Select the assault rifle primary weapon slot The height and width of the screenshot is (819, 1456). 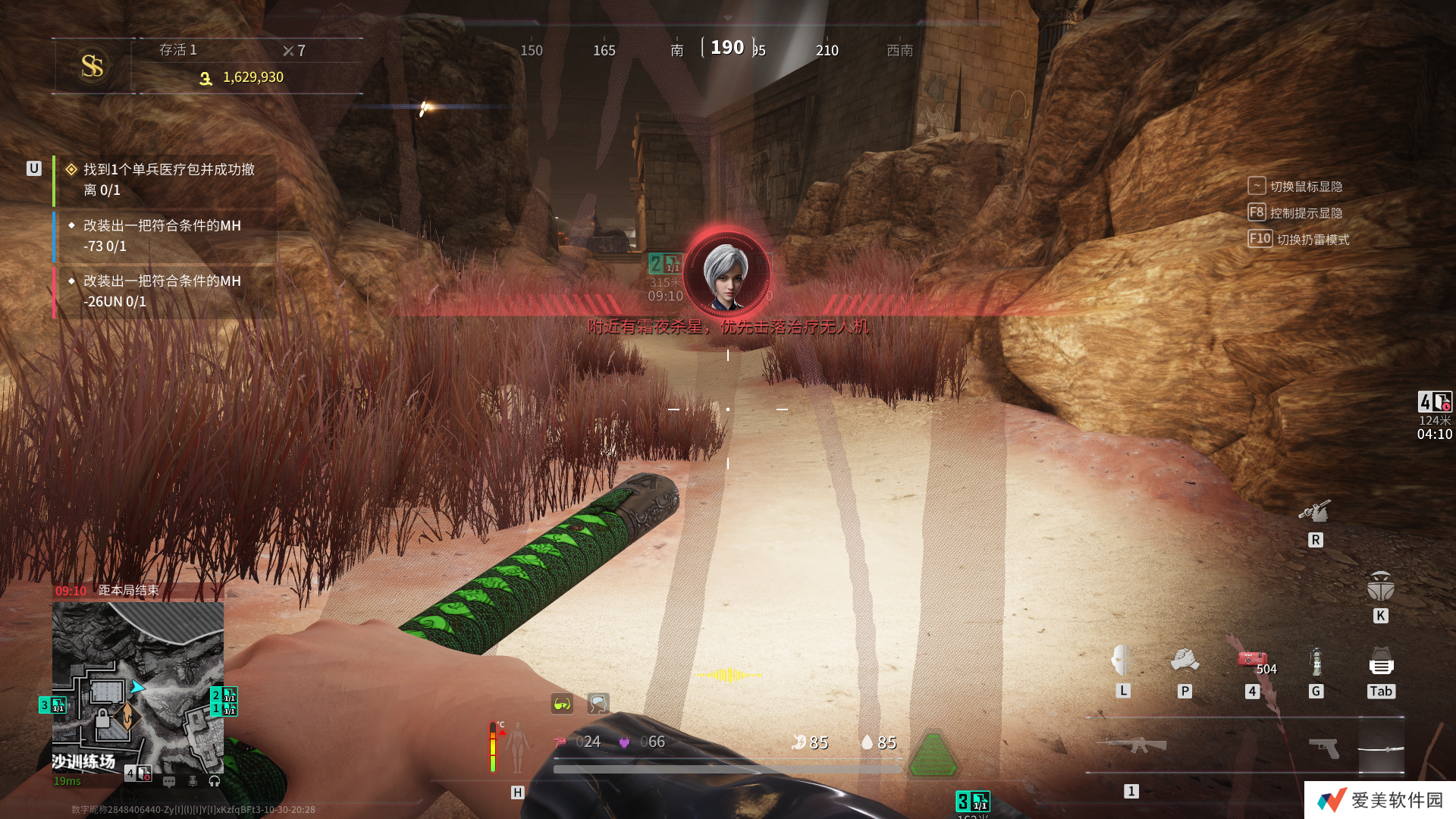[x=1135, y=745]
